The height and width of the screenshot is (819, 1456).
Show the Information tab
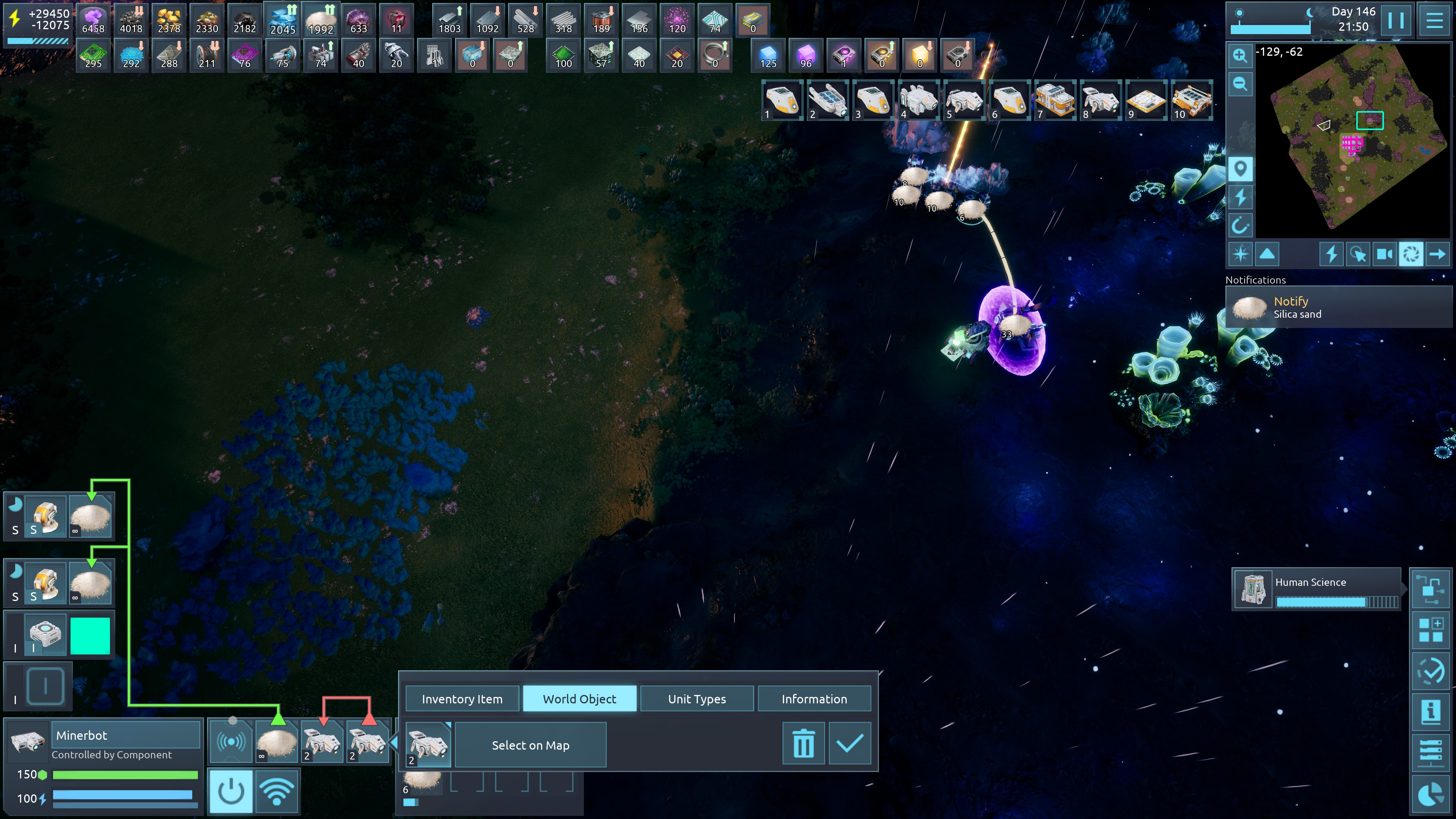click(814, 698)
